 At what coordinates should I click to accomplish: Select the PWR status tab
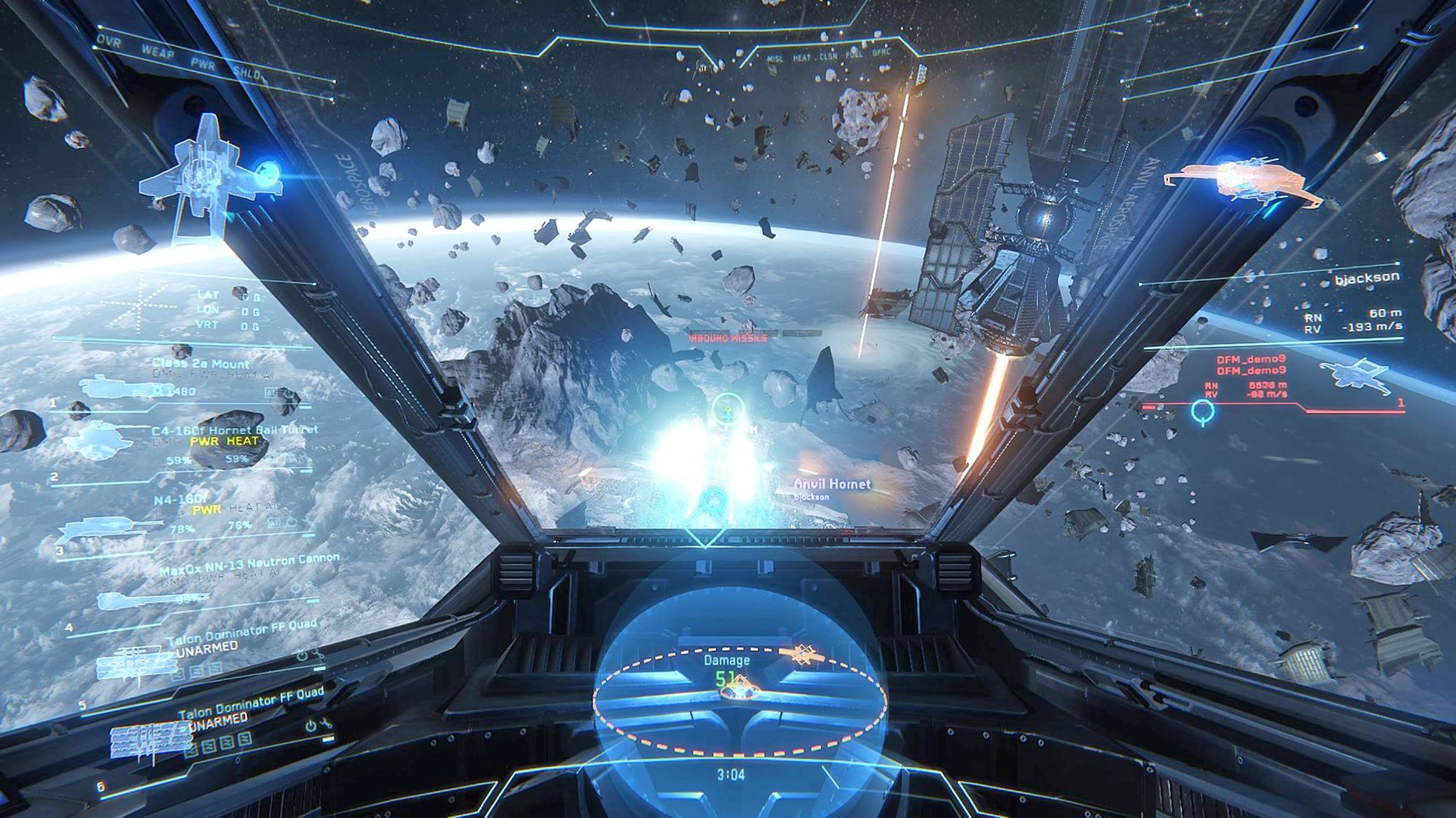[203, 65]
